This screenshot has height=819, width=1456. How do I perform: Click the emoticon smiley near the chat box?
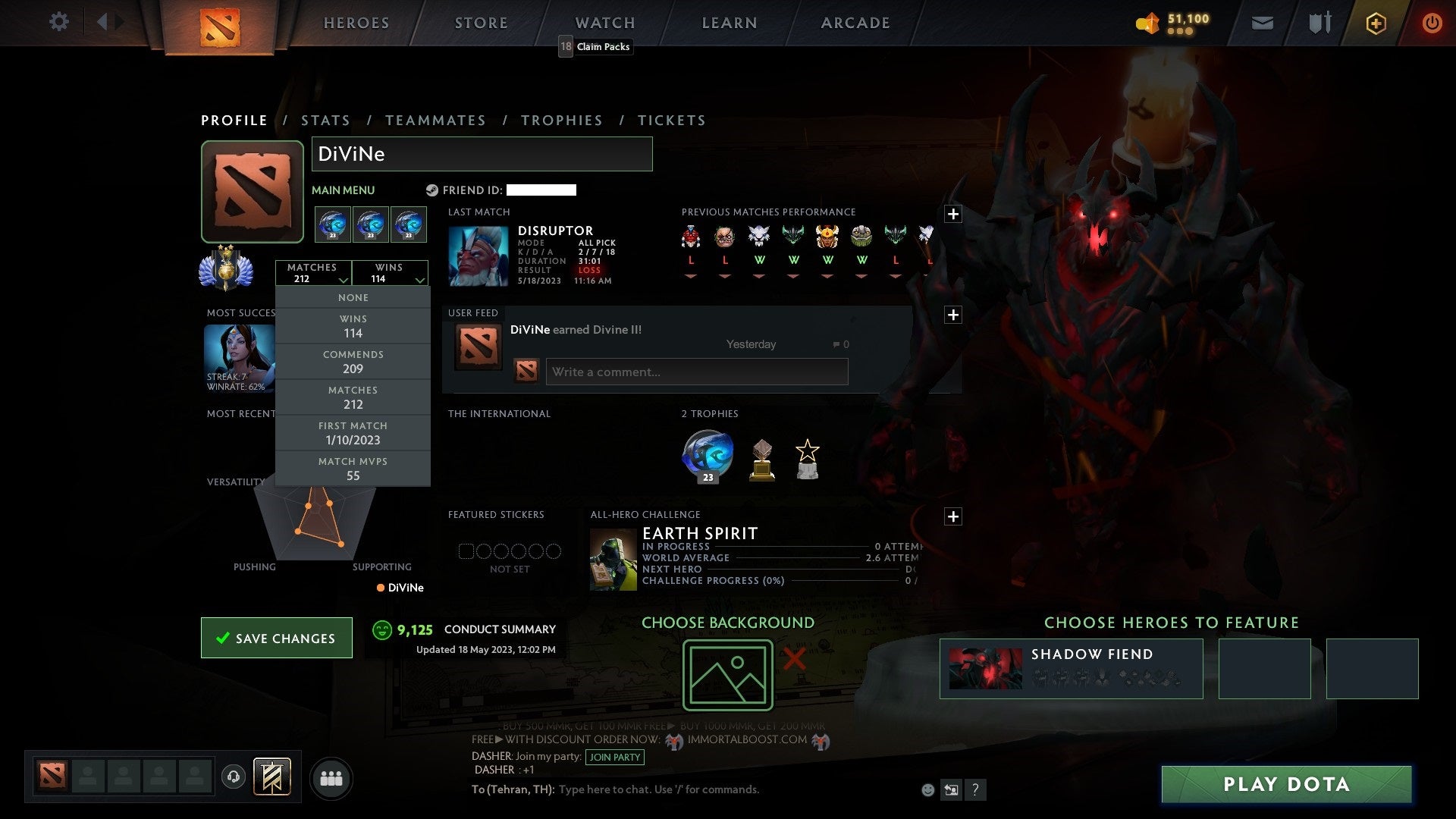click(x=927, y=789)
